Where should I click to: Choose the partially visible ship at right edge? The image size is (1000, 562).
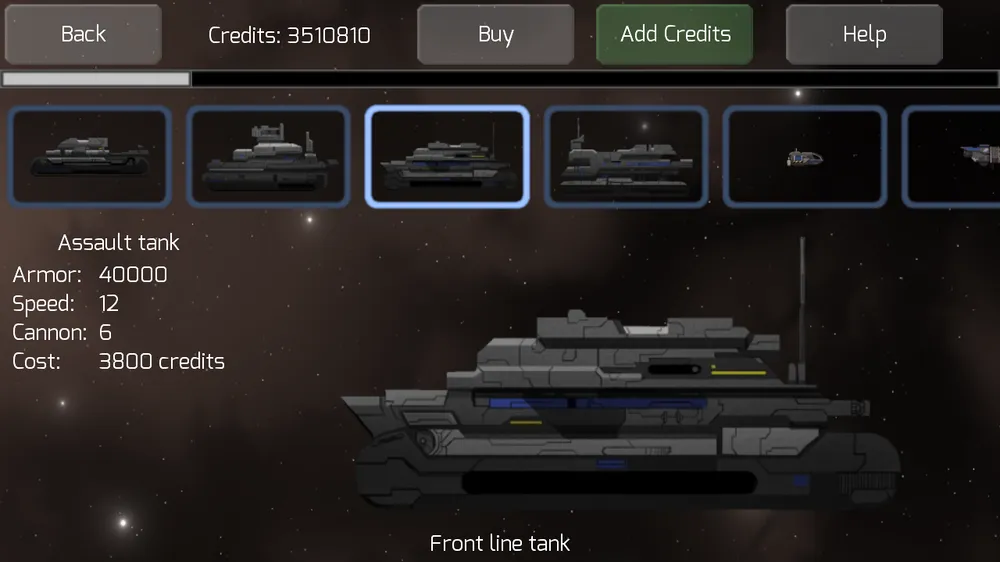pyautogui.click(x=955, y=156)
